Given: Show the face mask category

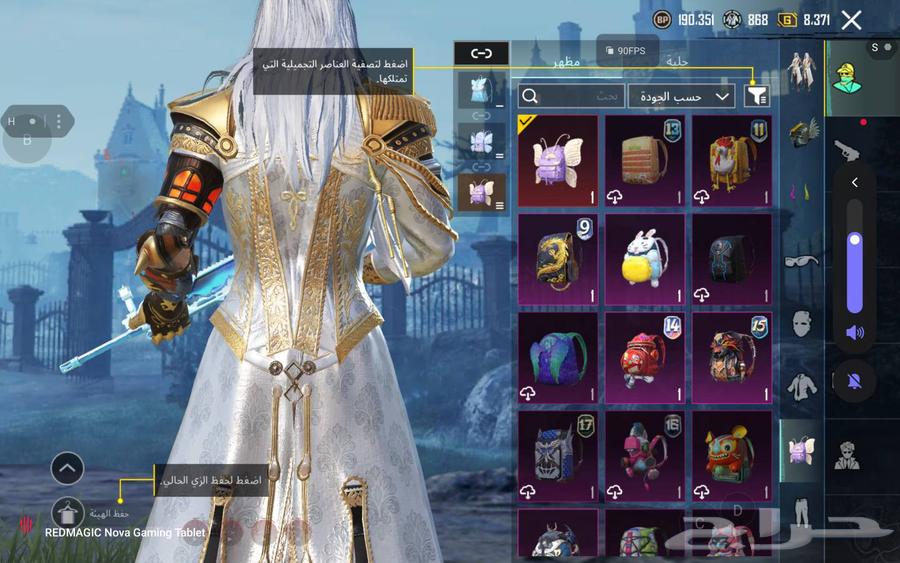Looking at the screenshot, I should (x=802, y=323).
